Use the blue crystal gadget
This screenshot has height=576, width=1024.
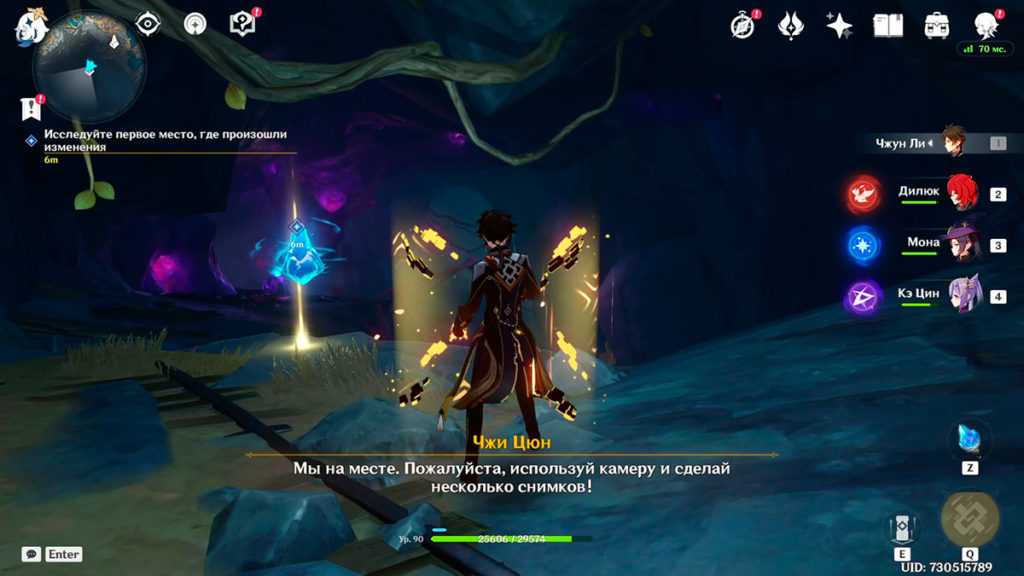[x=970, y=440]
